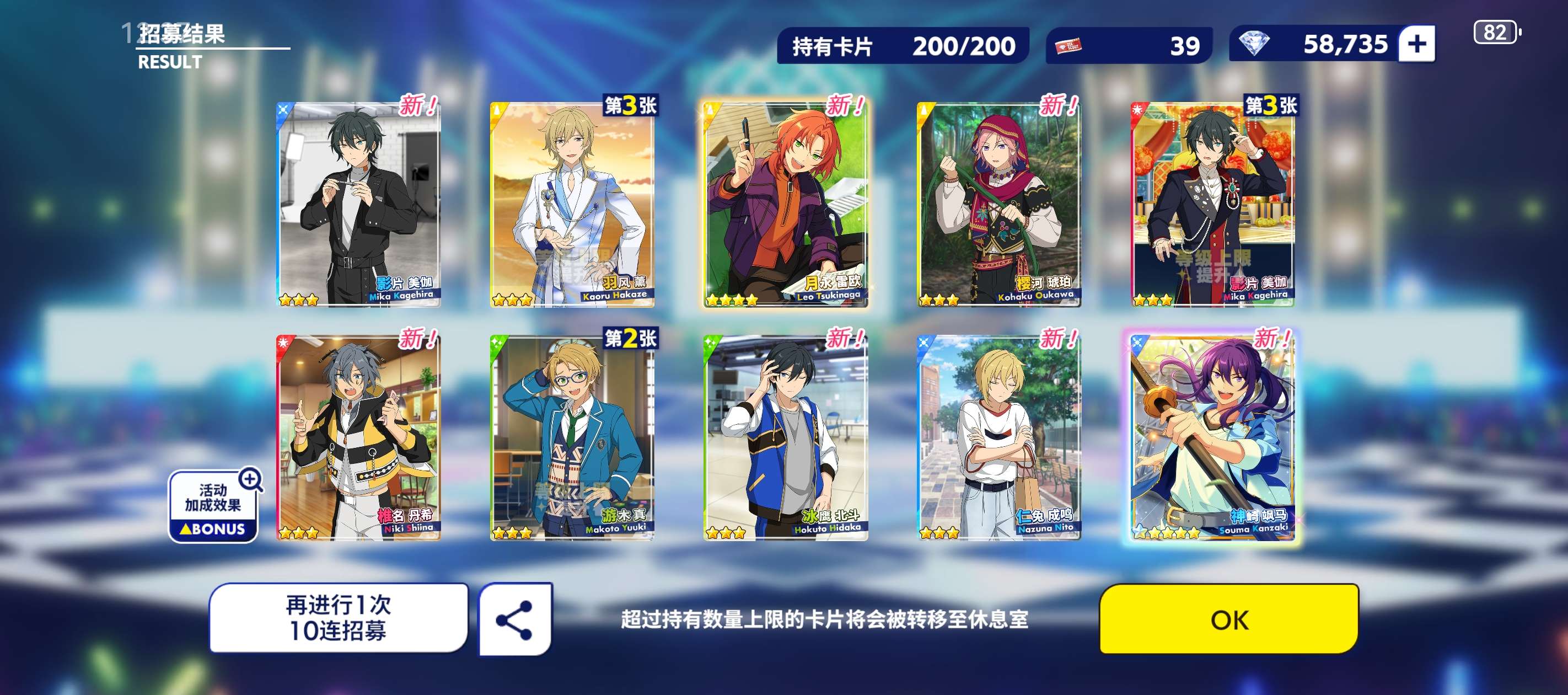This screenshot has height=695, width=1568.
Task: Add more diamonds with the plus button
Action: coord(1416,44)
